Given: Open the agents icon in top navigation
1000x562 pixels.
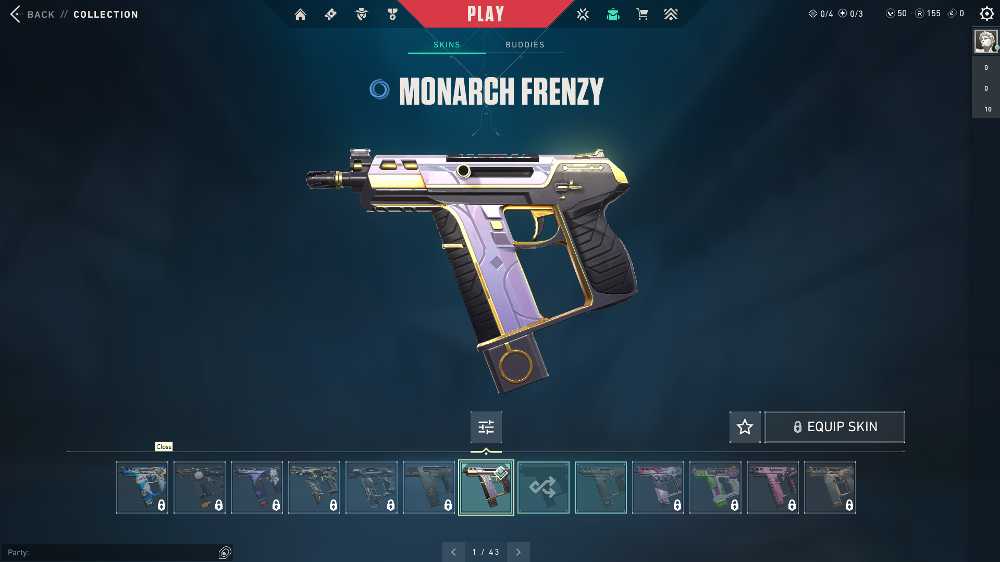Looking at the screenshot, I should tap(361, 15).
